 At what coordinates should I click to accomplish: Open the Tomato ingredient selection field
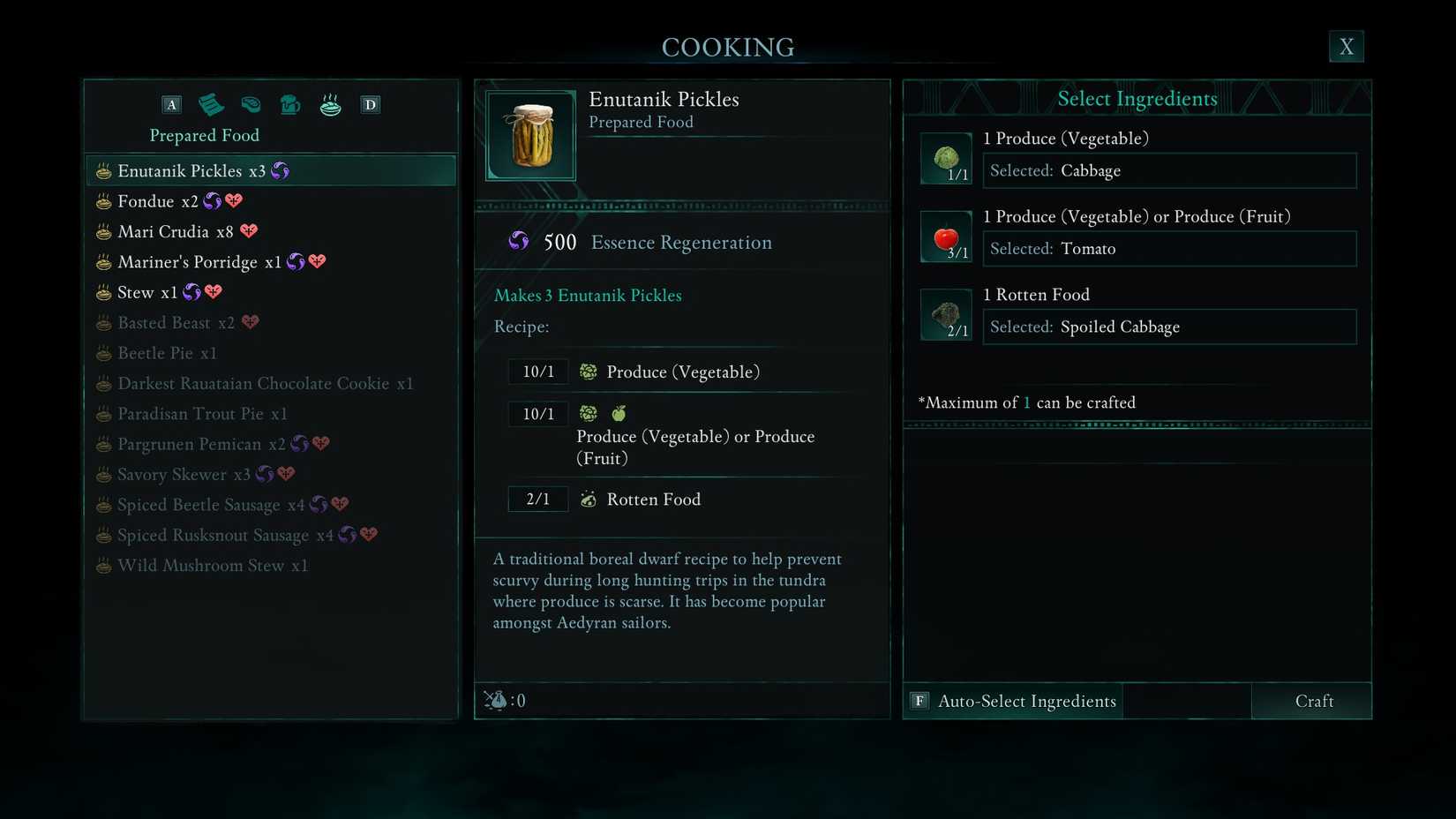coord(1168,249)
